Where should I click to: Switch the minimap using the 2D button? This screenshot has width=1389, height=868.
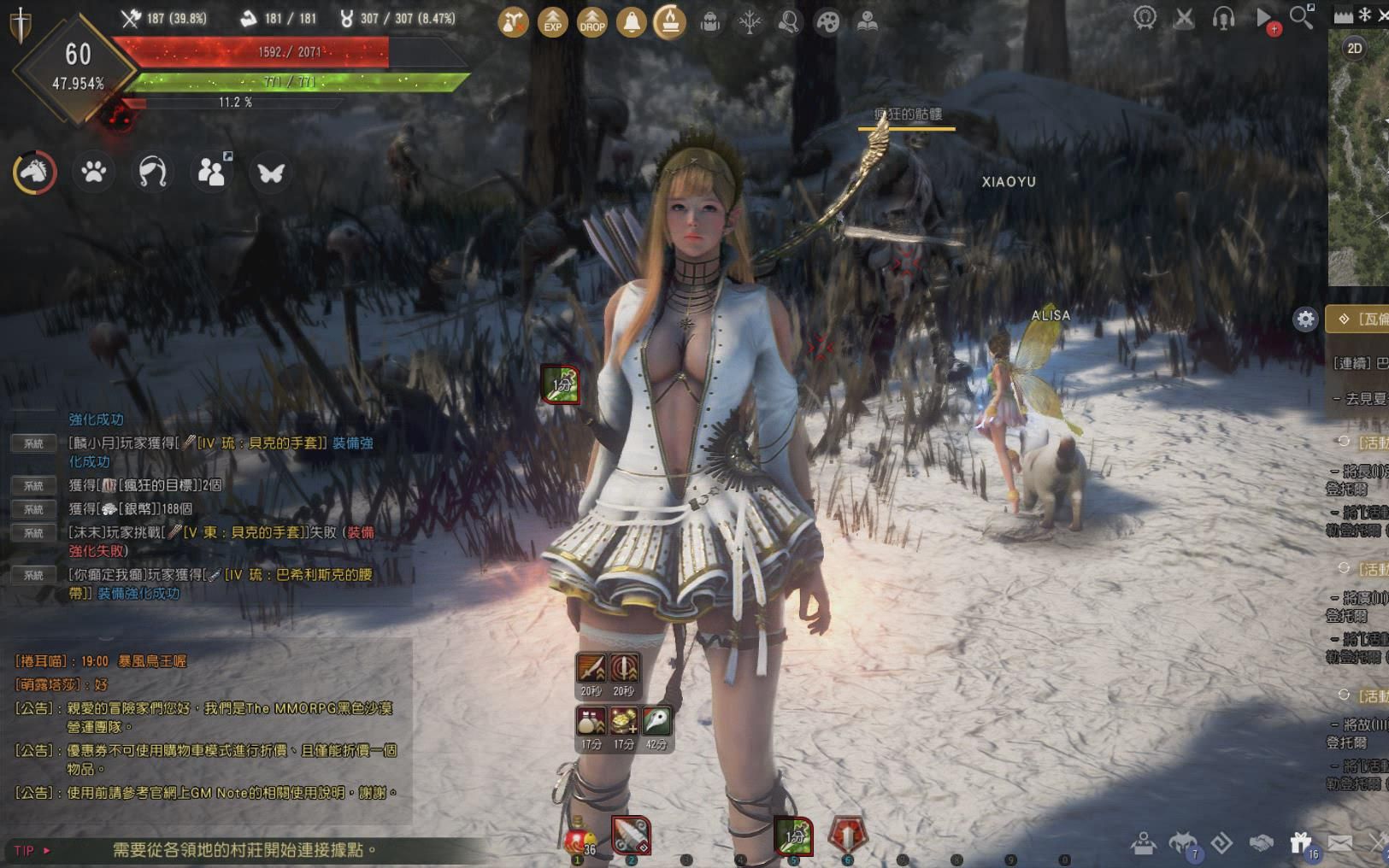(1355, 48)
